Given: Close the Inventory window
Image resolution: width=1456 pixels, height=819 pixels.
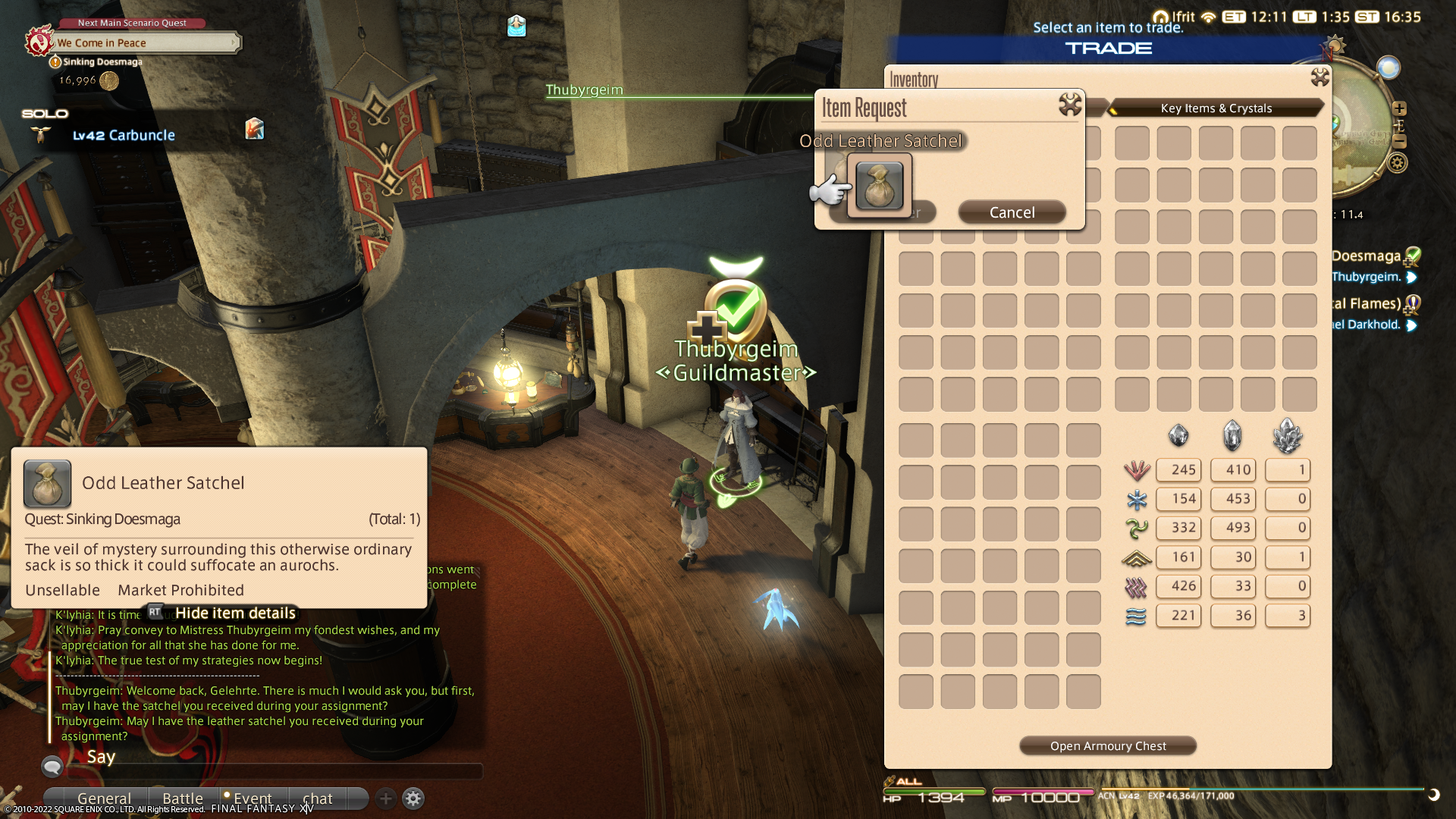Looking at the screenshot, I should point(1320,77).
